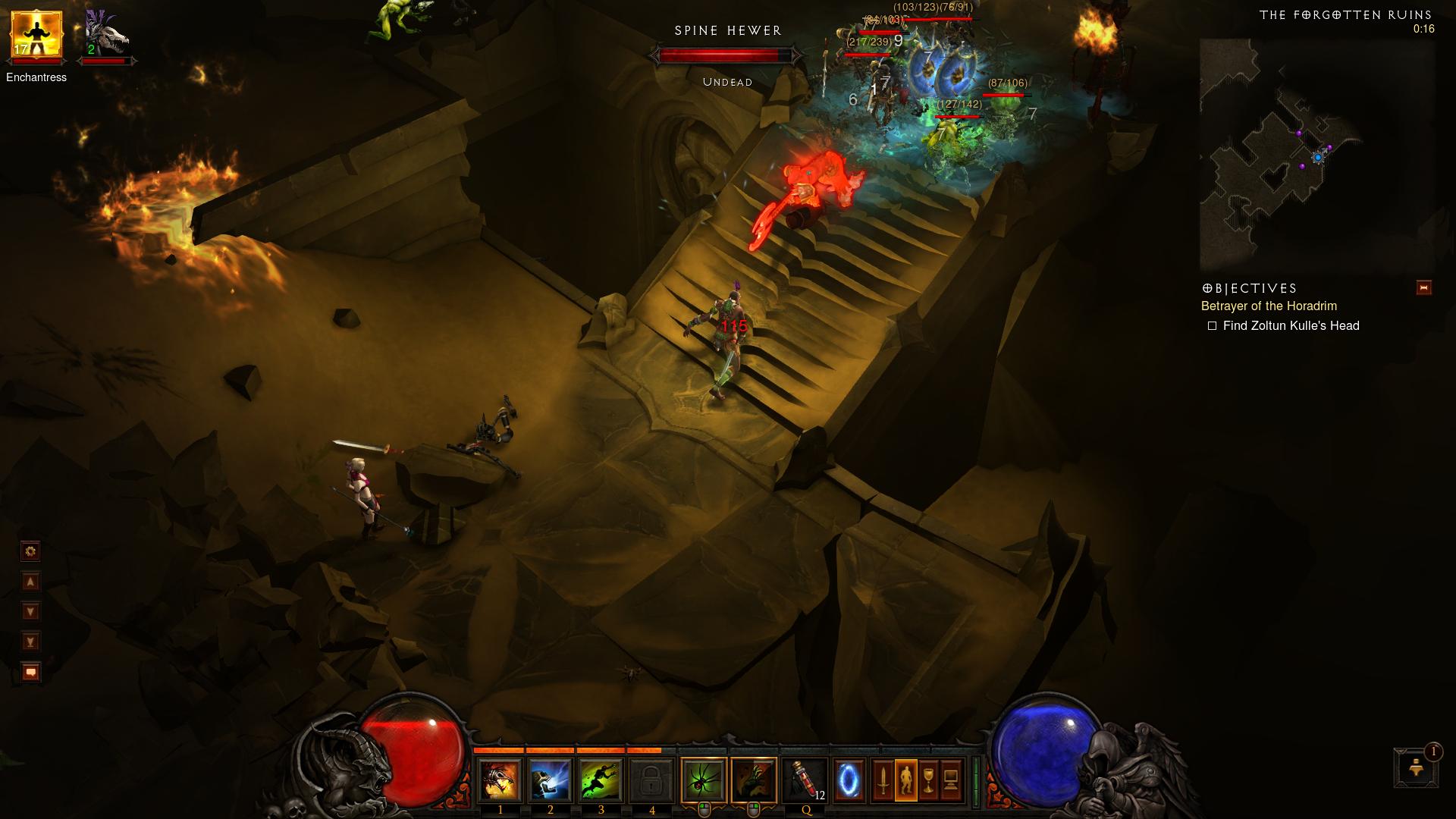The height and width of the screenshot is (819, 1456).
Task: Drink the red health potion
Action: click(x=805, y=780)
